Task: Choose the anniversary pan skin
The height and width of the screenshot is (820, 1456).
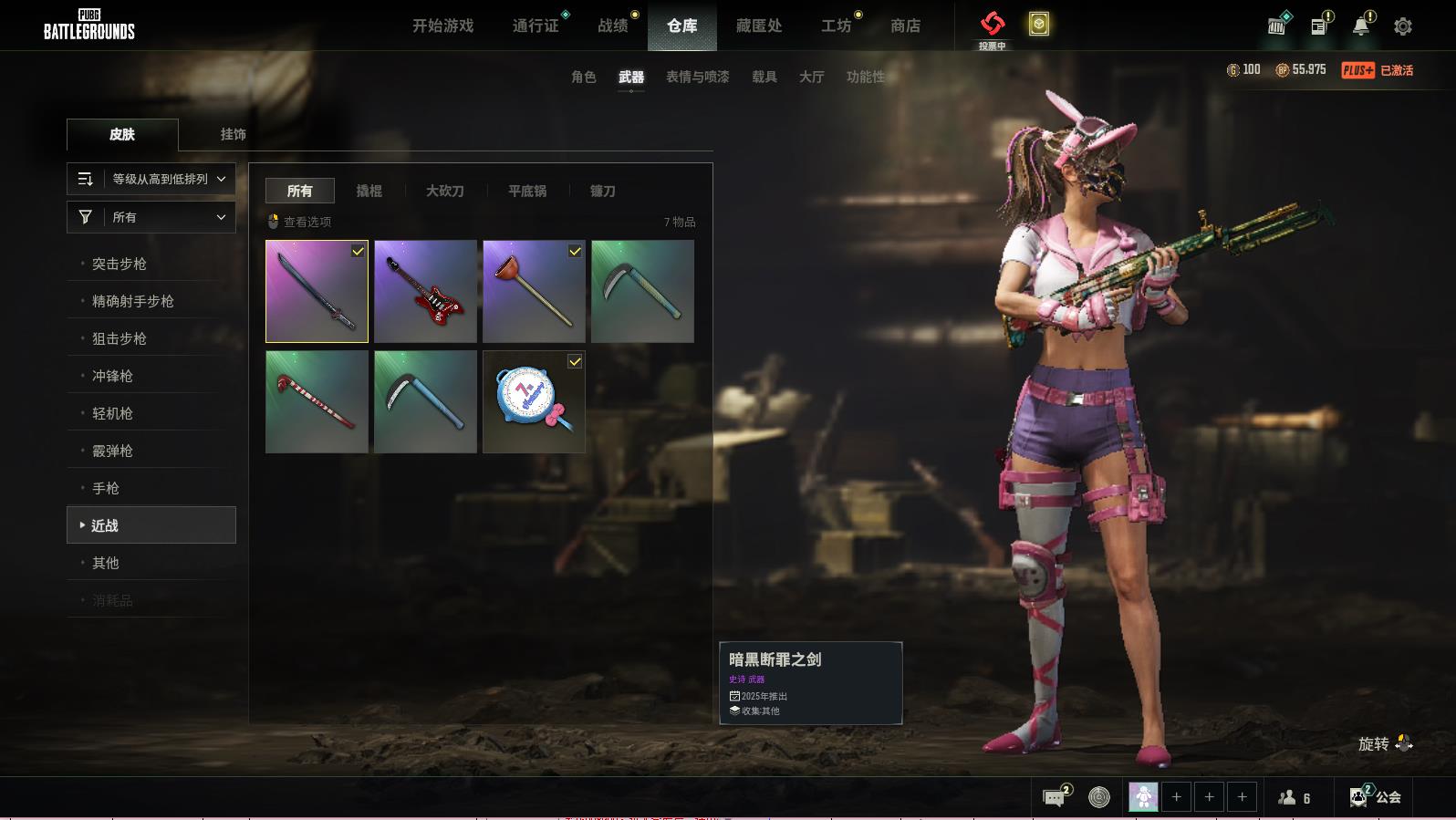Action: click(x=534, y=401)
